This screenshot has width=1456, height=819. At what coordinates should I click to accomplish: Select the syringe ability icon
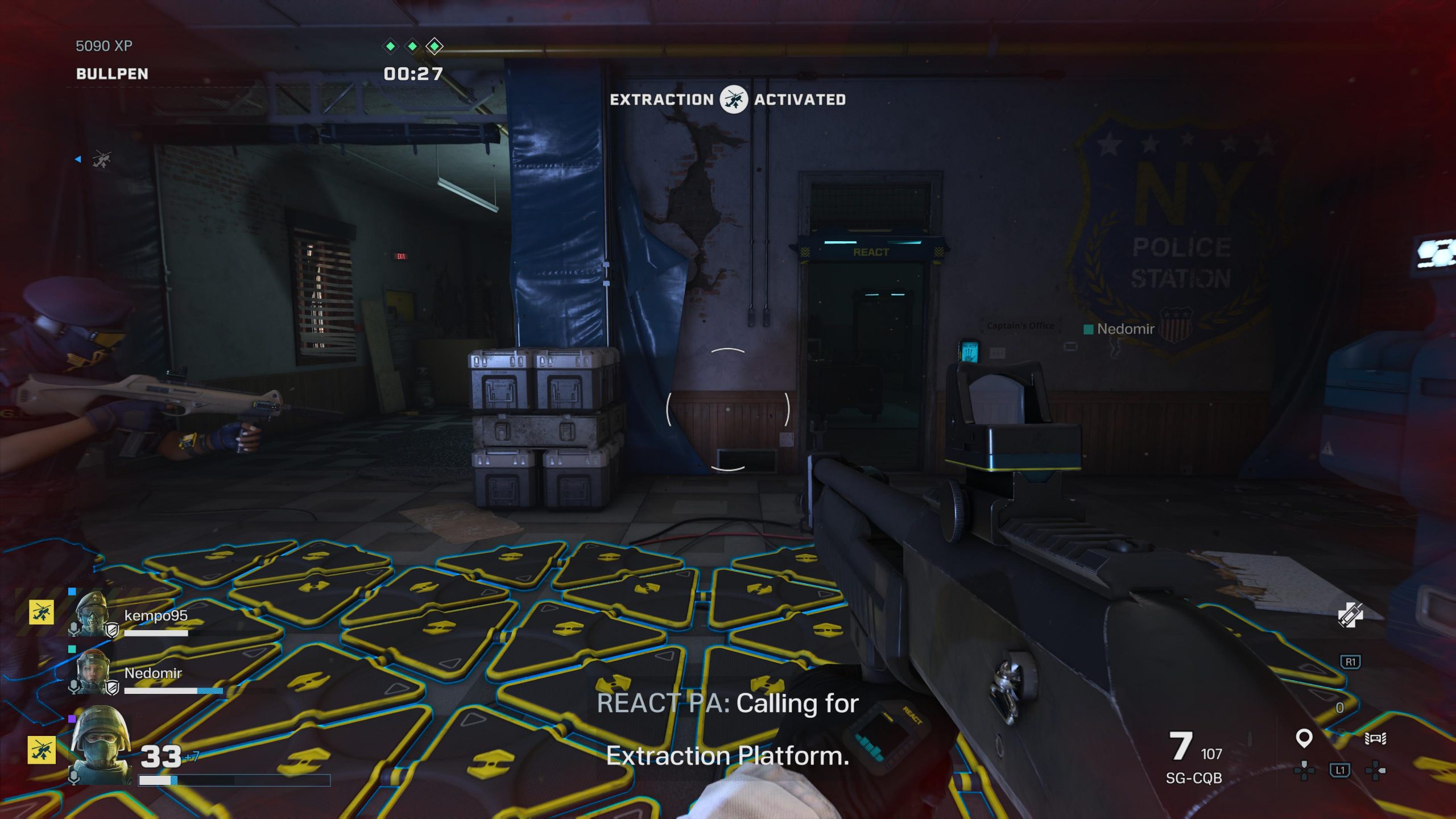[1350, 615]
